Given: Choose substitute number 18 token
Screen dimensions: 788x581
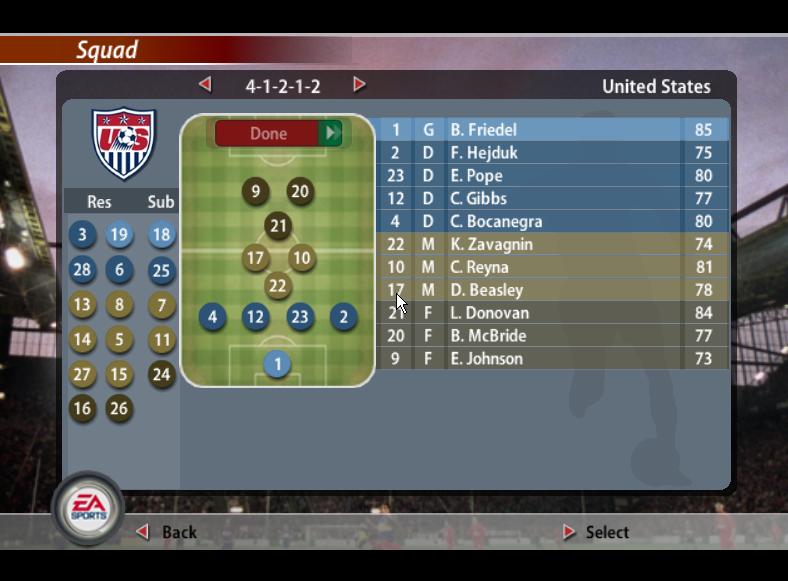Looking at the screenshot, I should coord(161,235).
